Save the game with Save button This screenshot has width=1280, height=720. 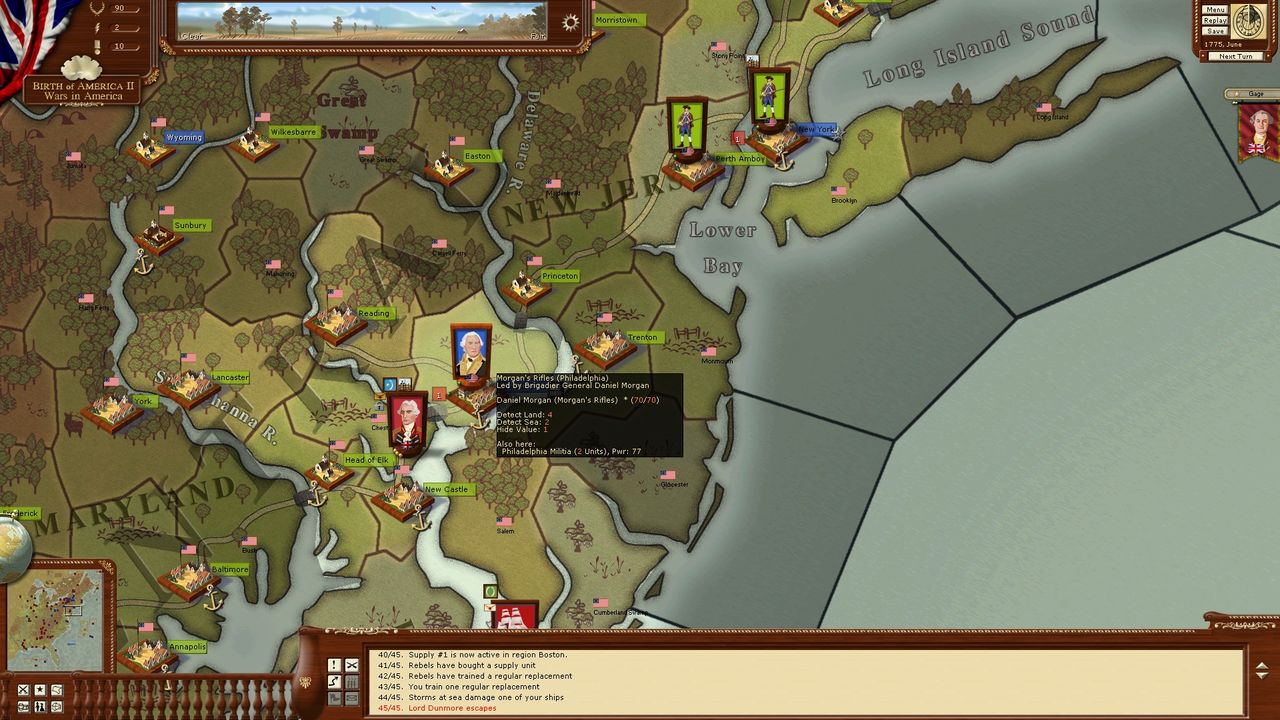coord(1215,31)
